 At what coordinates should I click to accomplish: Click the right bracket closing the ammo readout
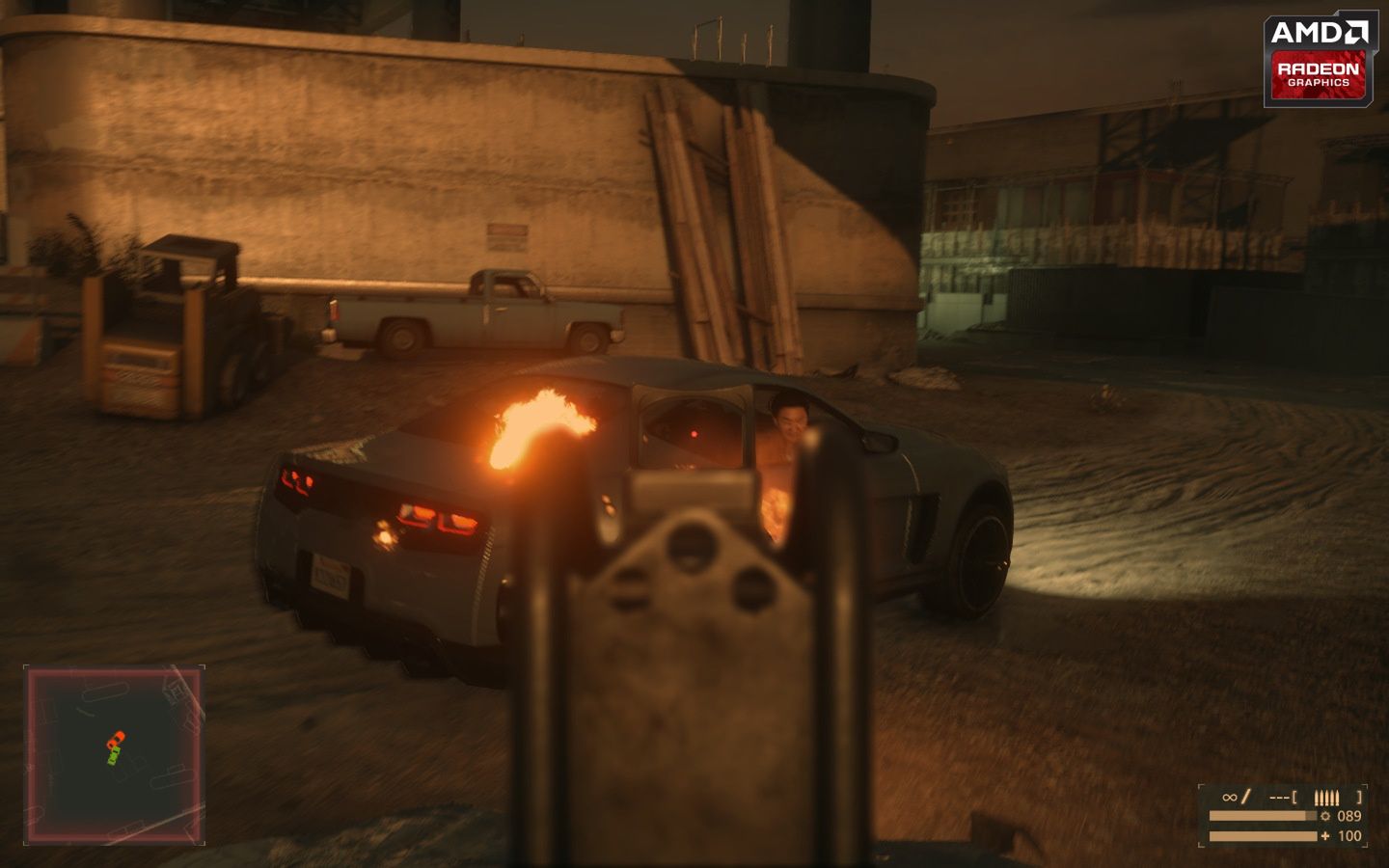point(1359,797)
